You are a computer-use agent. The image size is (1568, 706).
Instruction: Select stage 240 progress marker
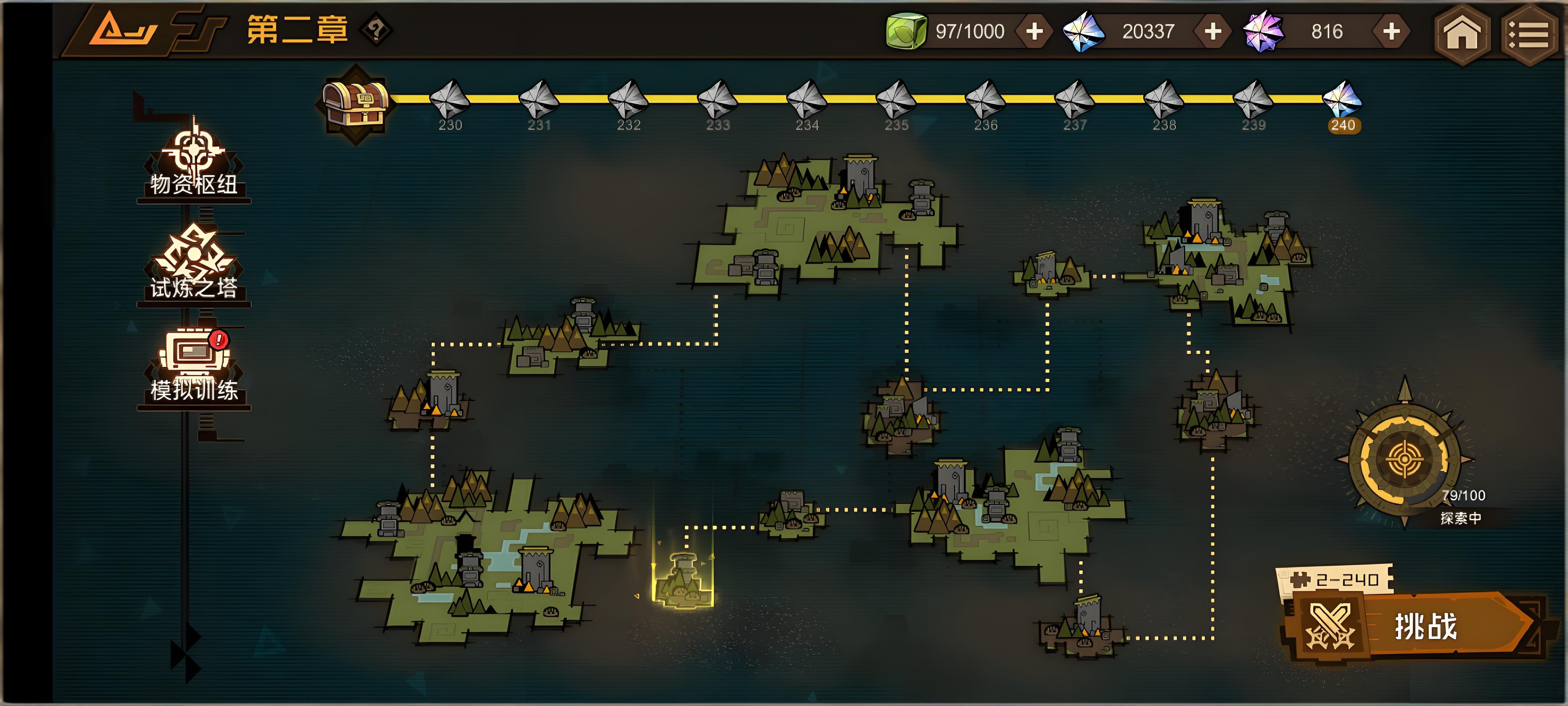coord(1342,103)
